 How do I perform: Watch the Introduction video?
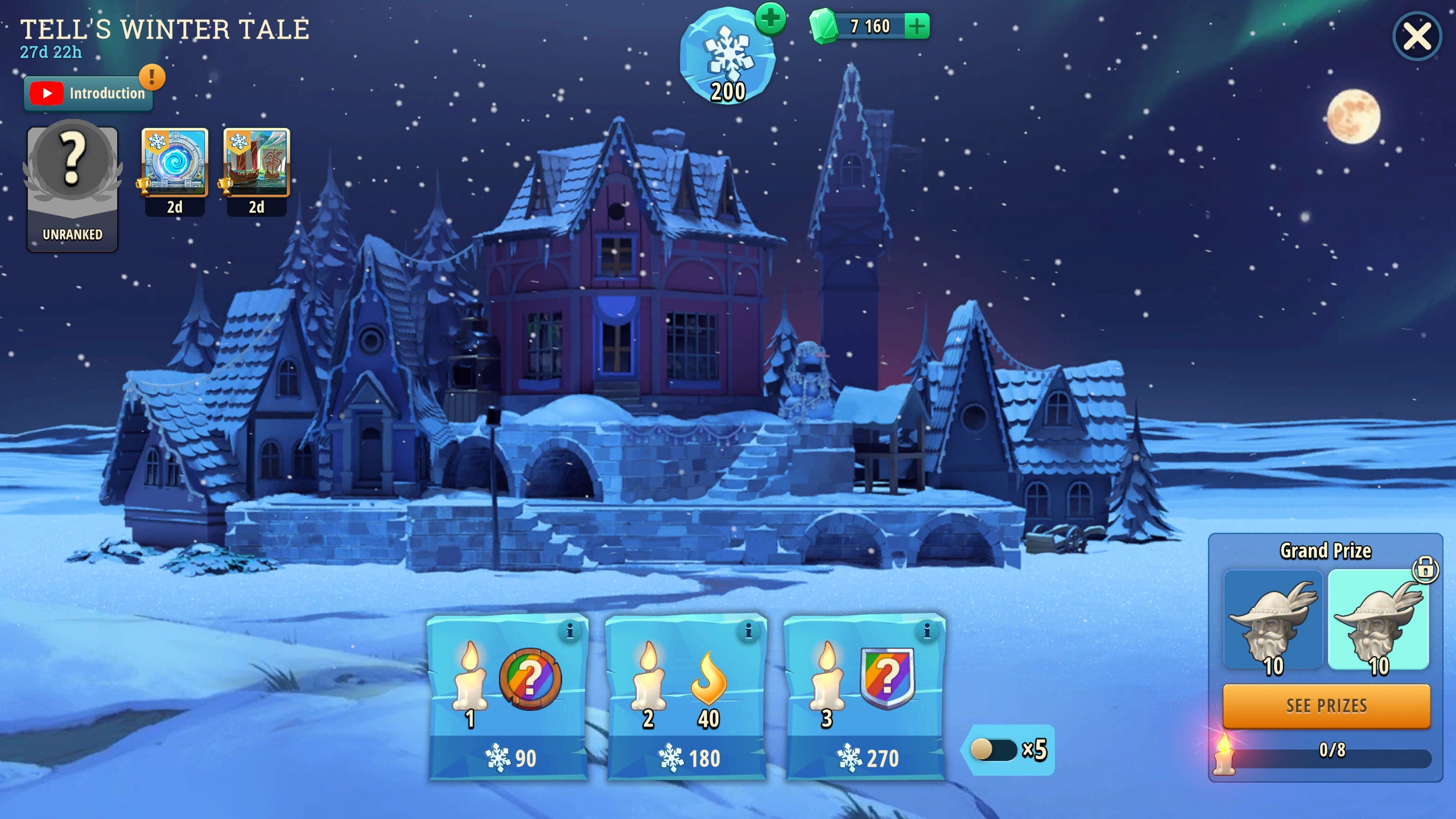(x=88, y=93)
